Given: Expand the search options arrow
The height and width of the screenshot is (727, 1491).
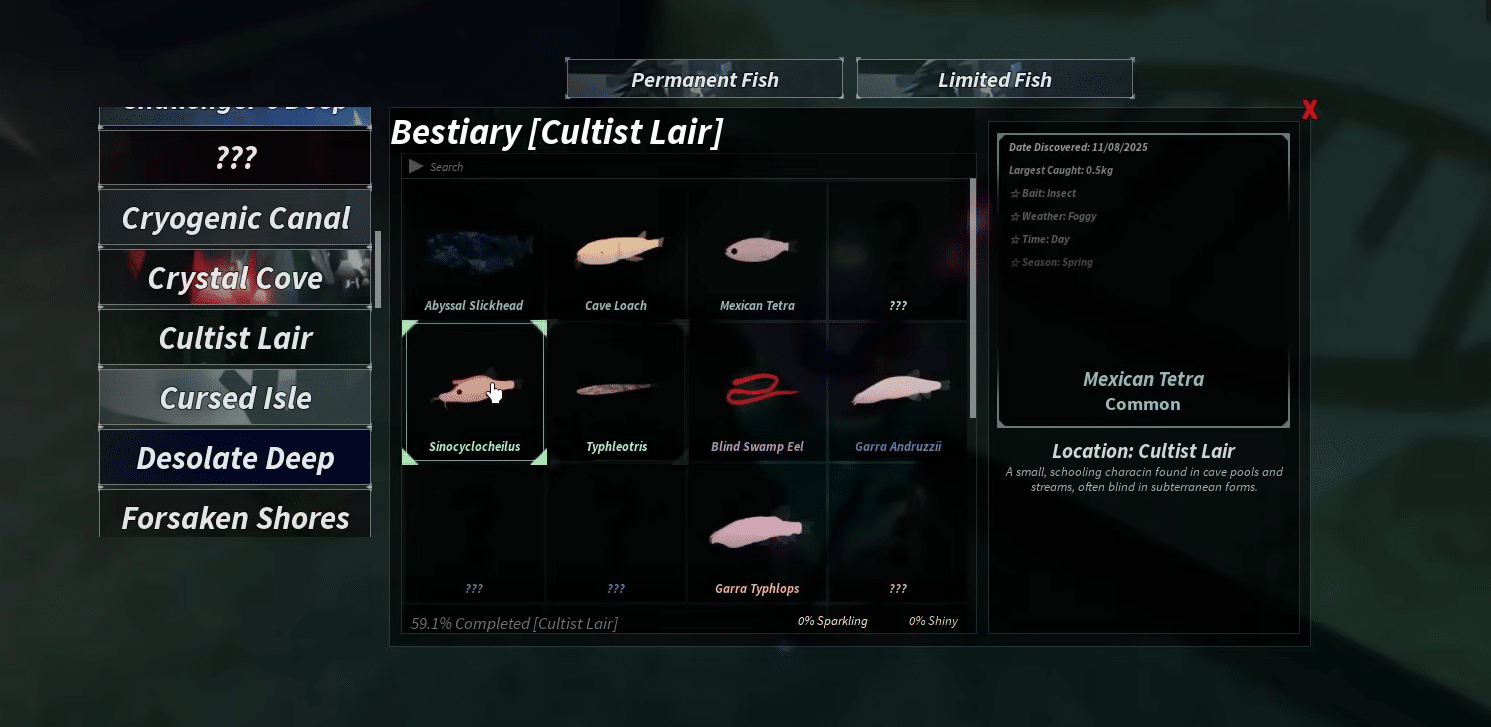Looking at the screenshot, I should [416, 166].
